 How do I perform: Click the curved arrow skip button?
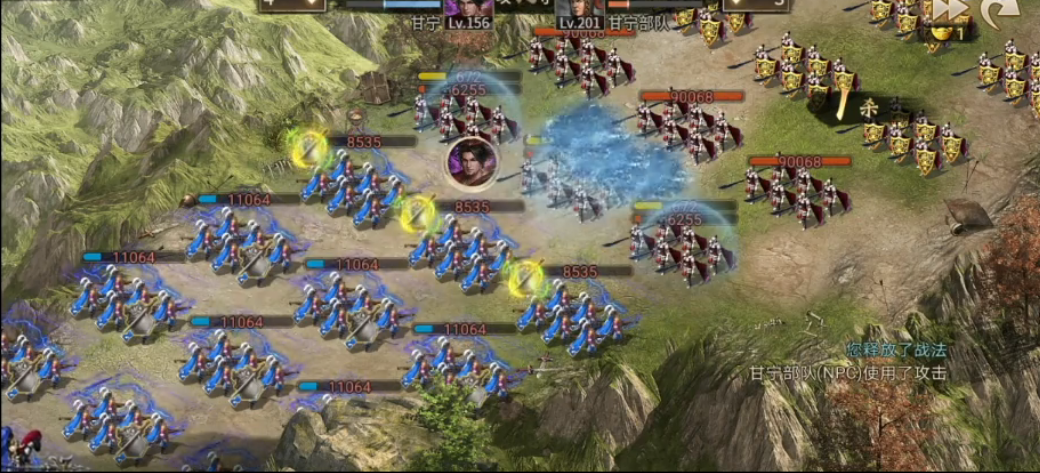pyautogui.click(x=998, y=10)
